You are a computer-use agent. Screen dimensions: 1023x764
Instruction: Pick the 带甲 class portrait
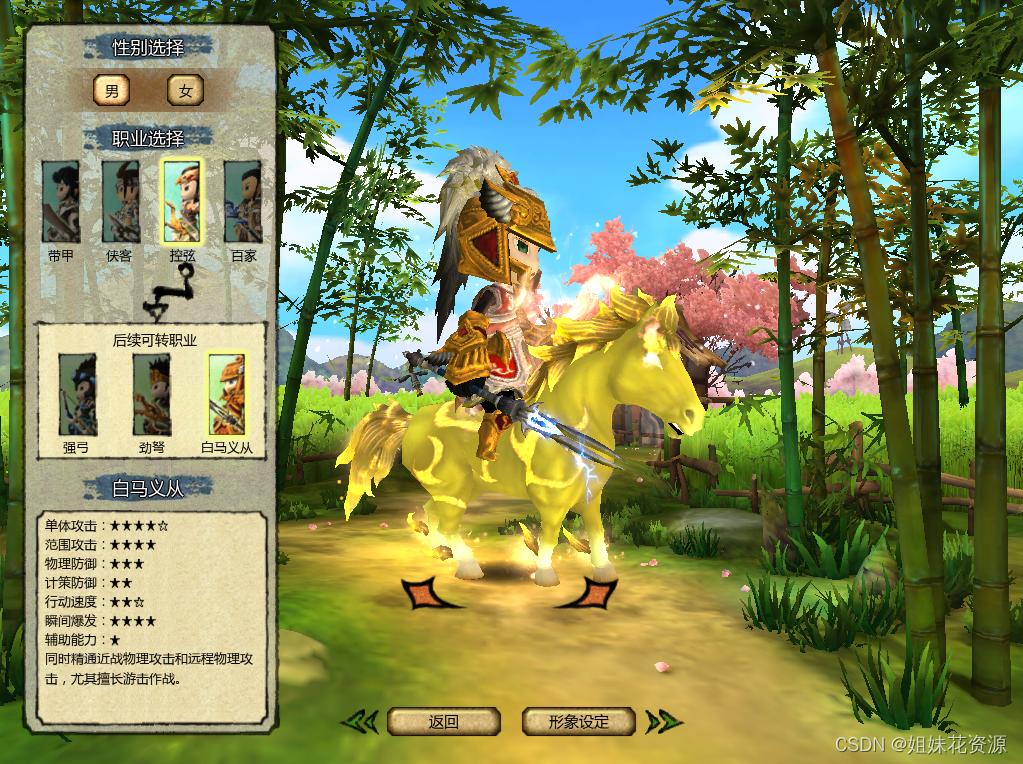tap(60, 202)
